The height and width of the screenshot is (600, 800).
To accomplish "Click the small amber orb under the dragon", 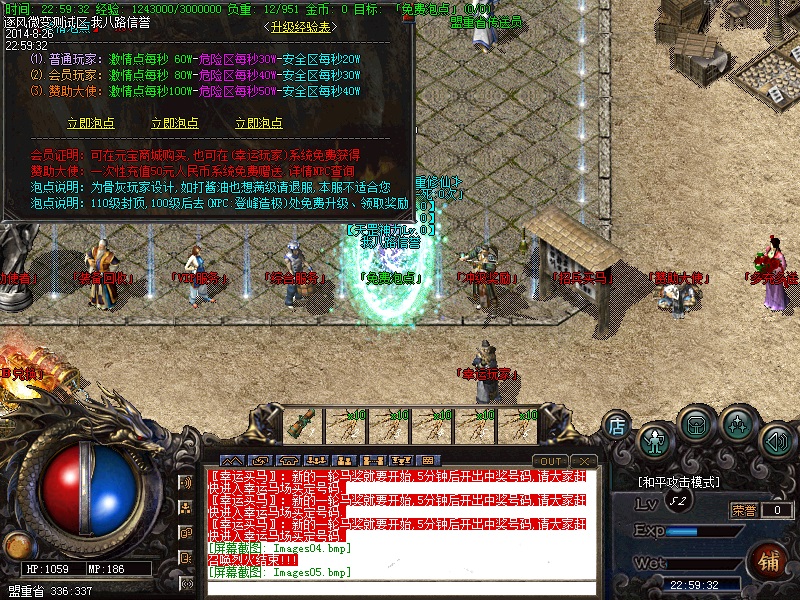I will coord(17,546).
